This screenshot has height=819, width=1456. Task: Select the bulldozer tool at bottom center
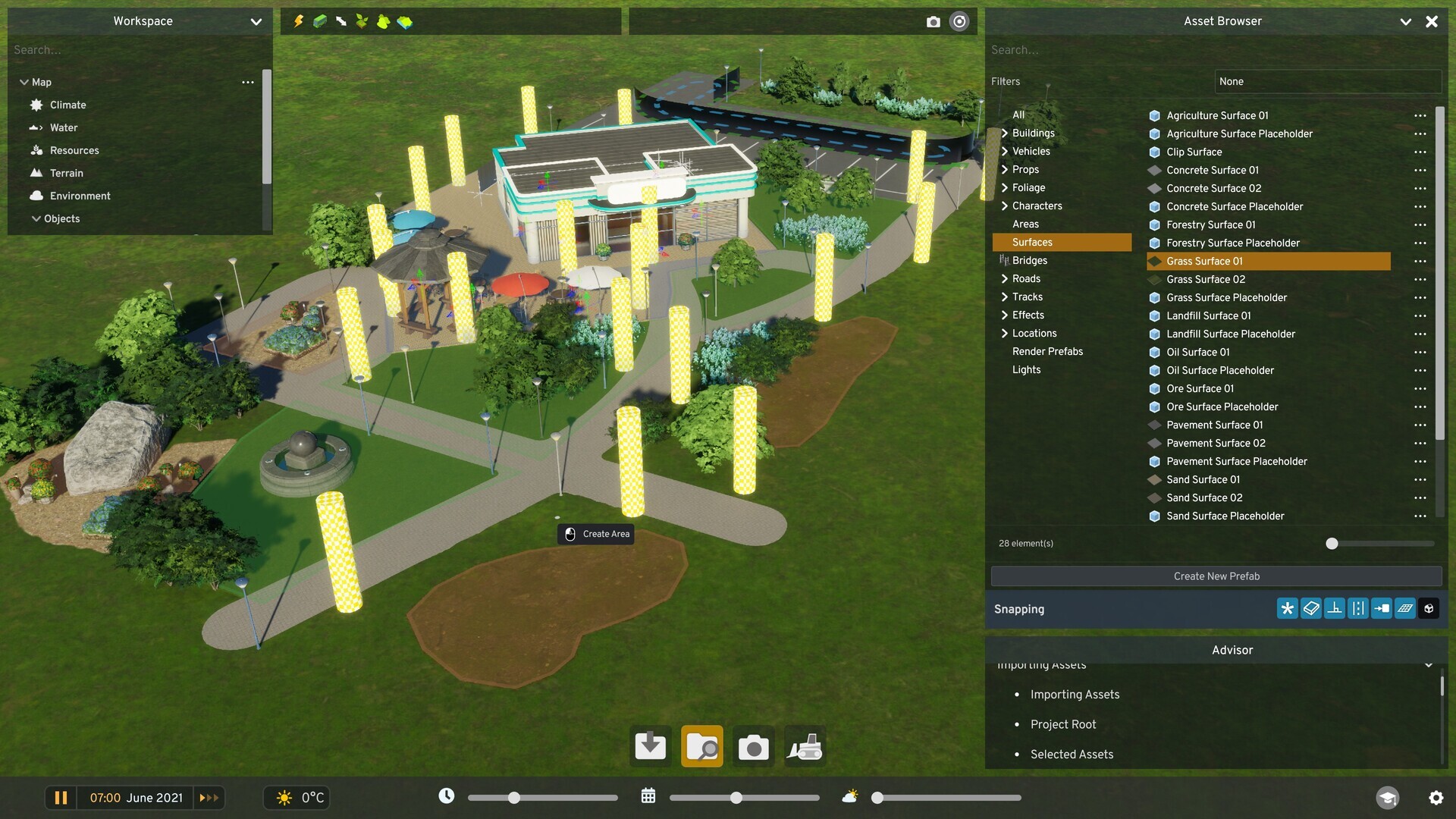pos(805,746)
